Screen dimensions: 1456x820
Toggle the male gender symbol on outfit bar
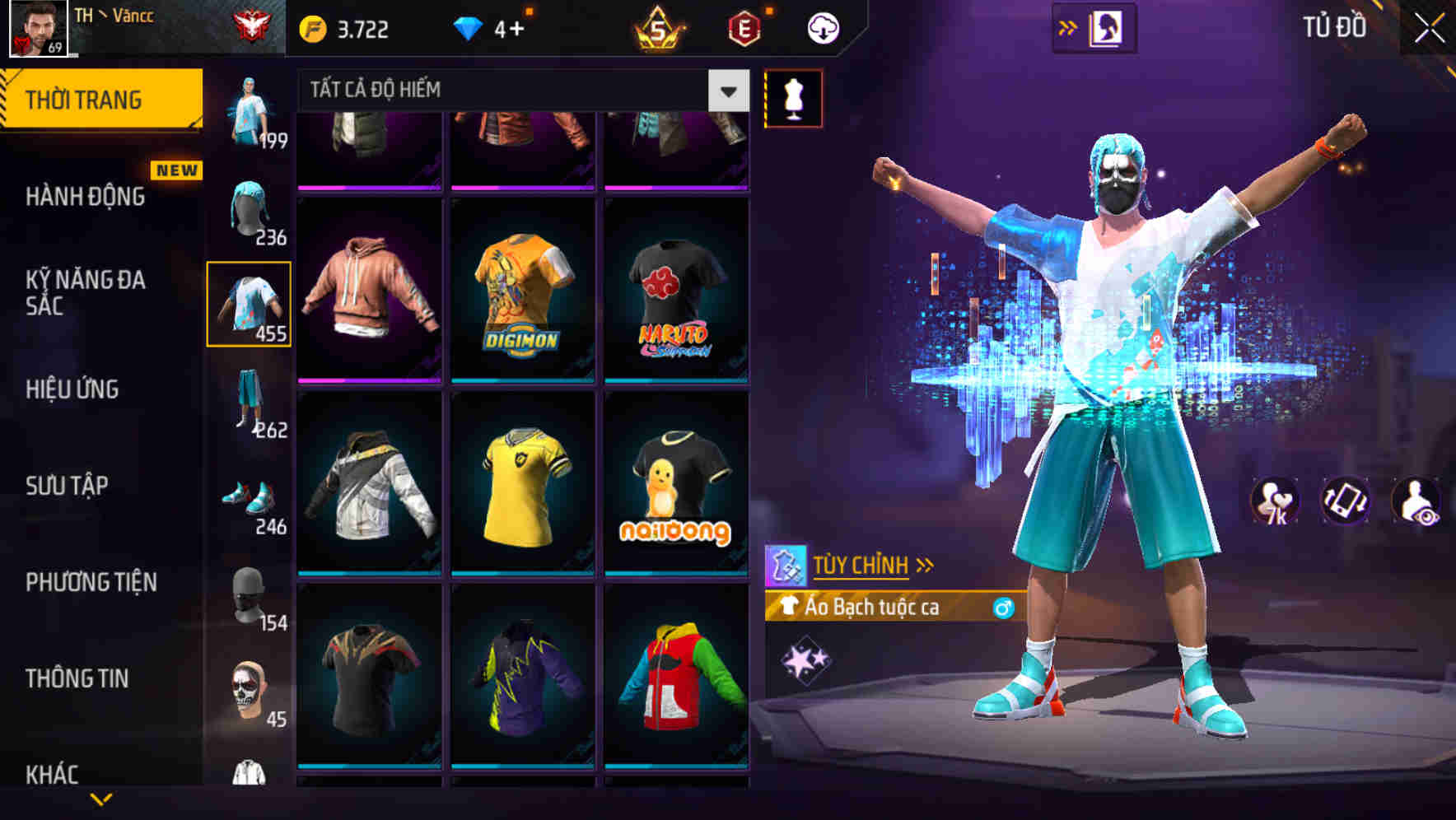[1004, 608]
